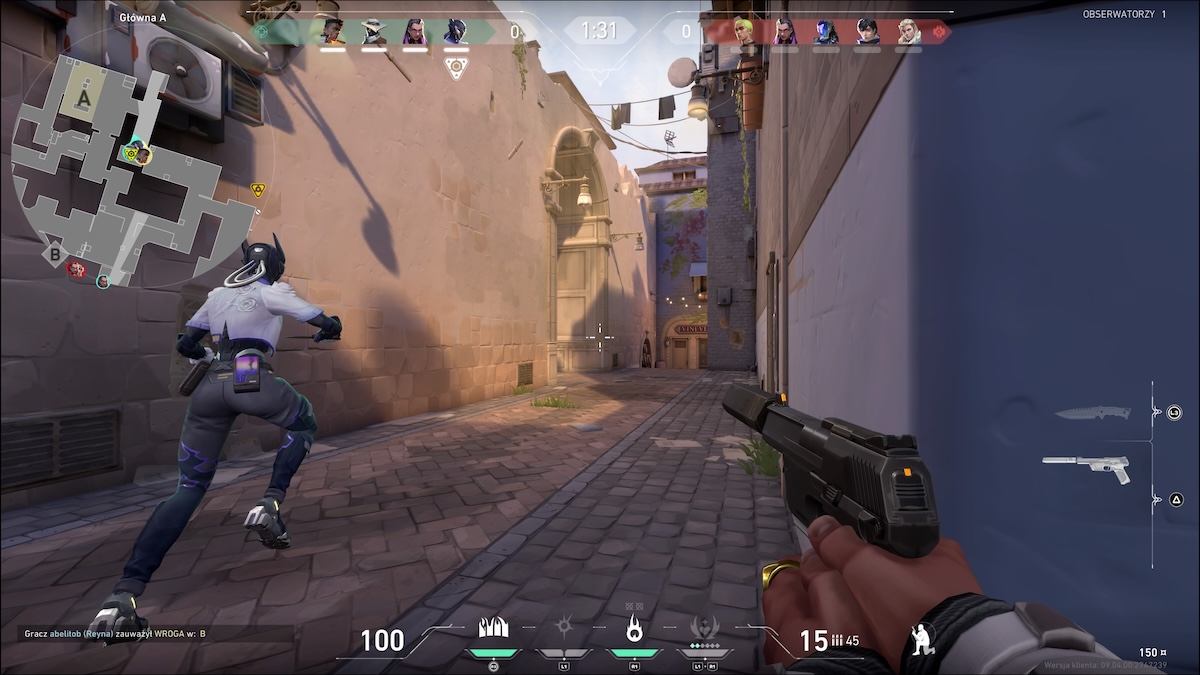Select the red enemy marker on minimap
The width and height of the screenshot is (1200, 675).
pyautogui.click(x=76, y=268)
